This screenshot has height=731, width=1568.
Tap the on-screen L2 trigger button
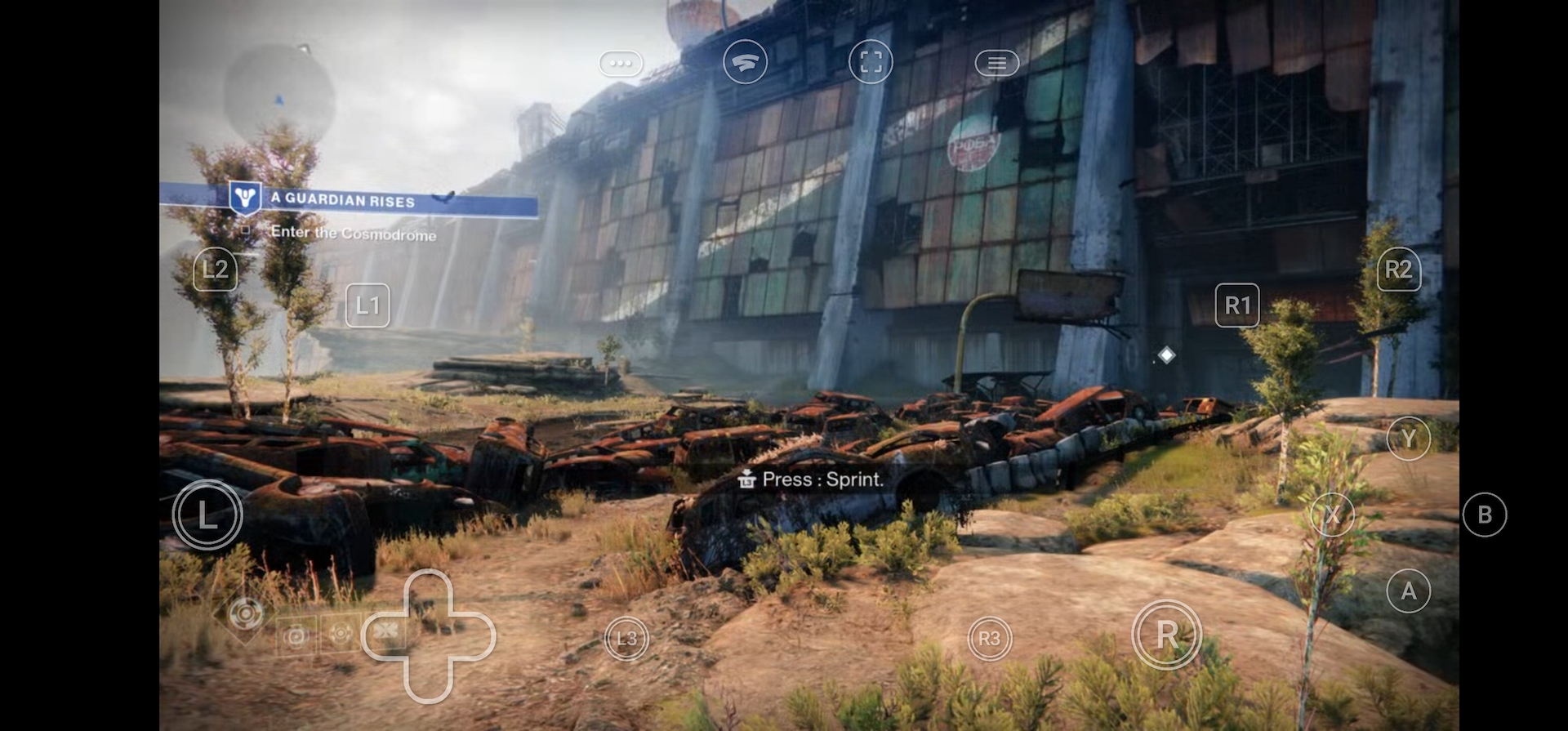[215, 270]
